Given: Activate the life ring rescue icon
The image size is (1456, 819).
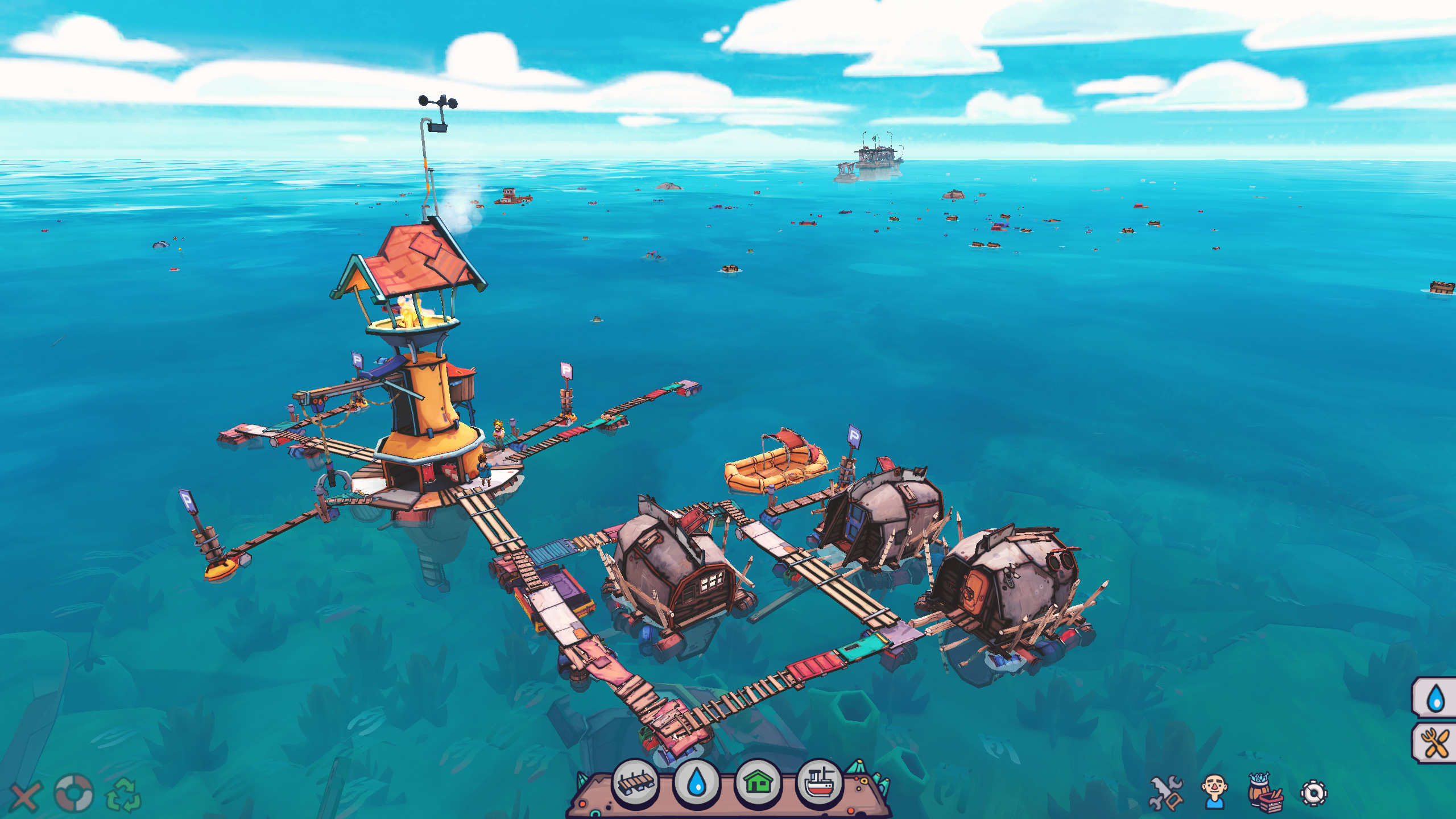Looking at the screenshot, I should [x=73, y=792].
